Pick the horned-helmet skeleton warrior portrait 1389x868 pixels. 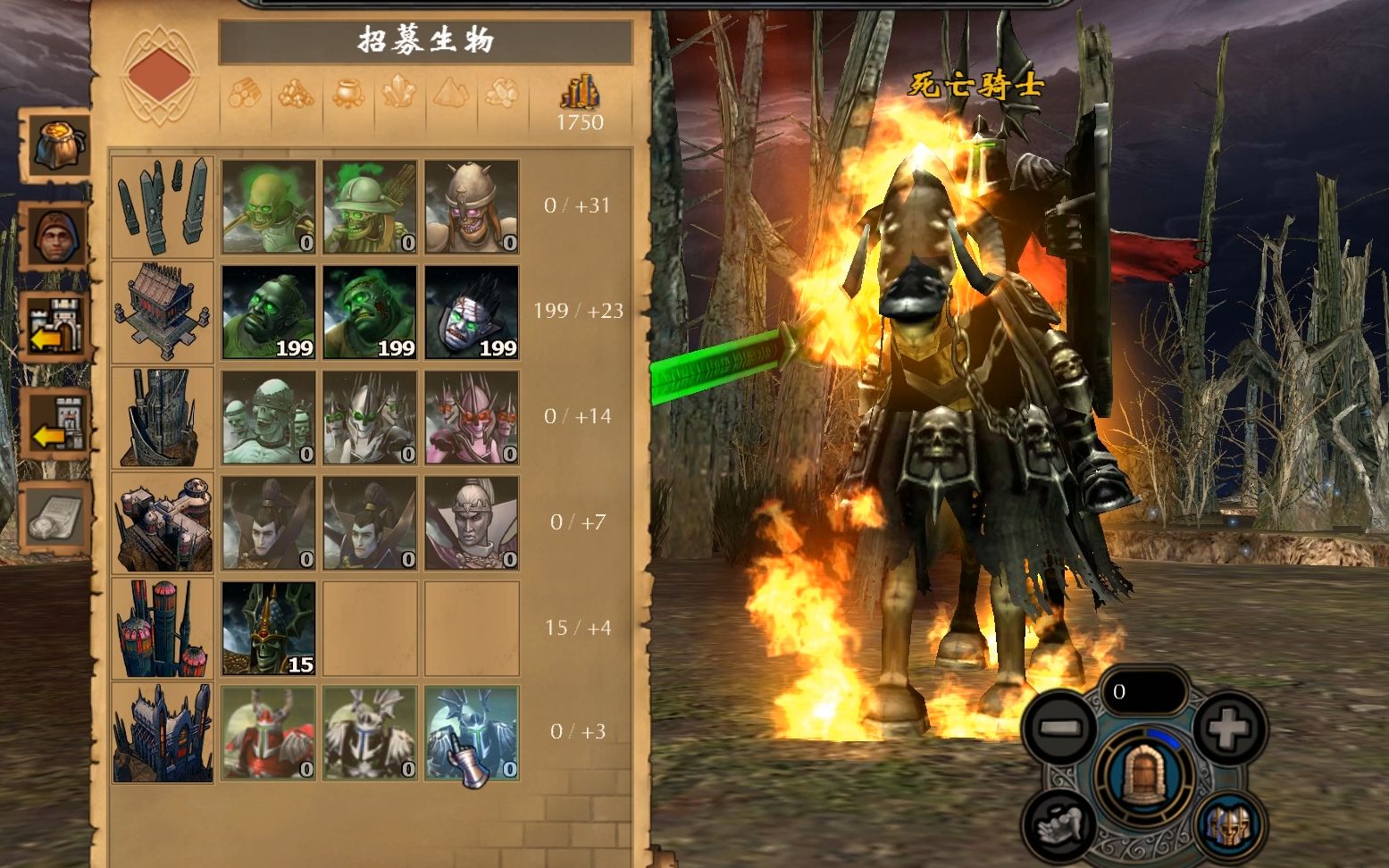pyautogui.click(x=472, y=207)
